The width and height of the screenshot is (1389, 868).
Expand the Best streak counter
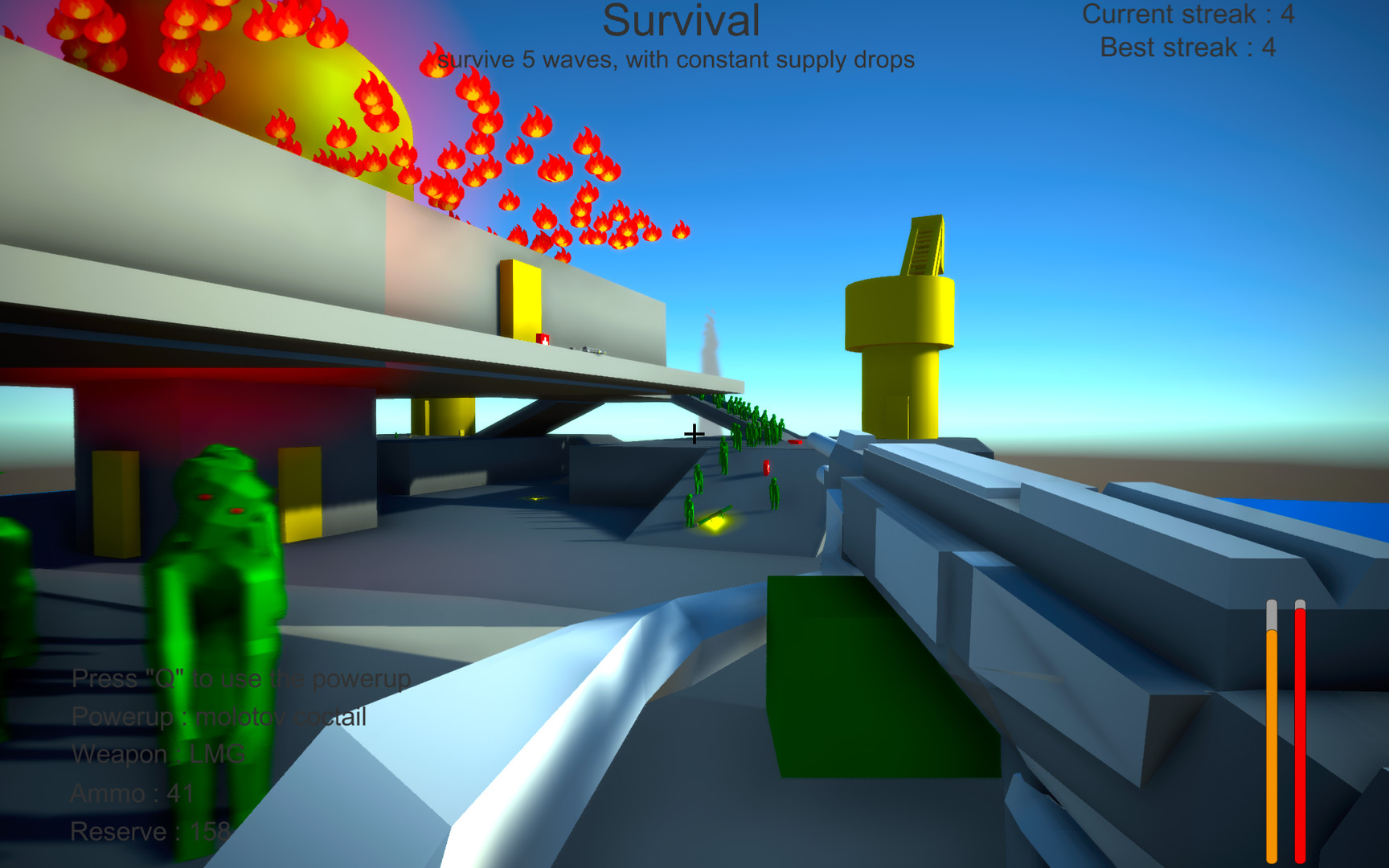click(1190, 47)
